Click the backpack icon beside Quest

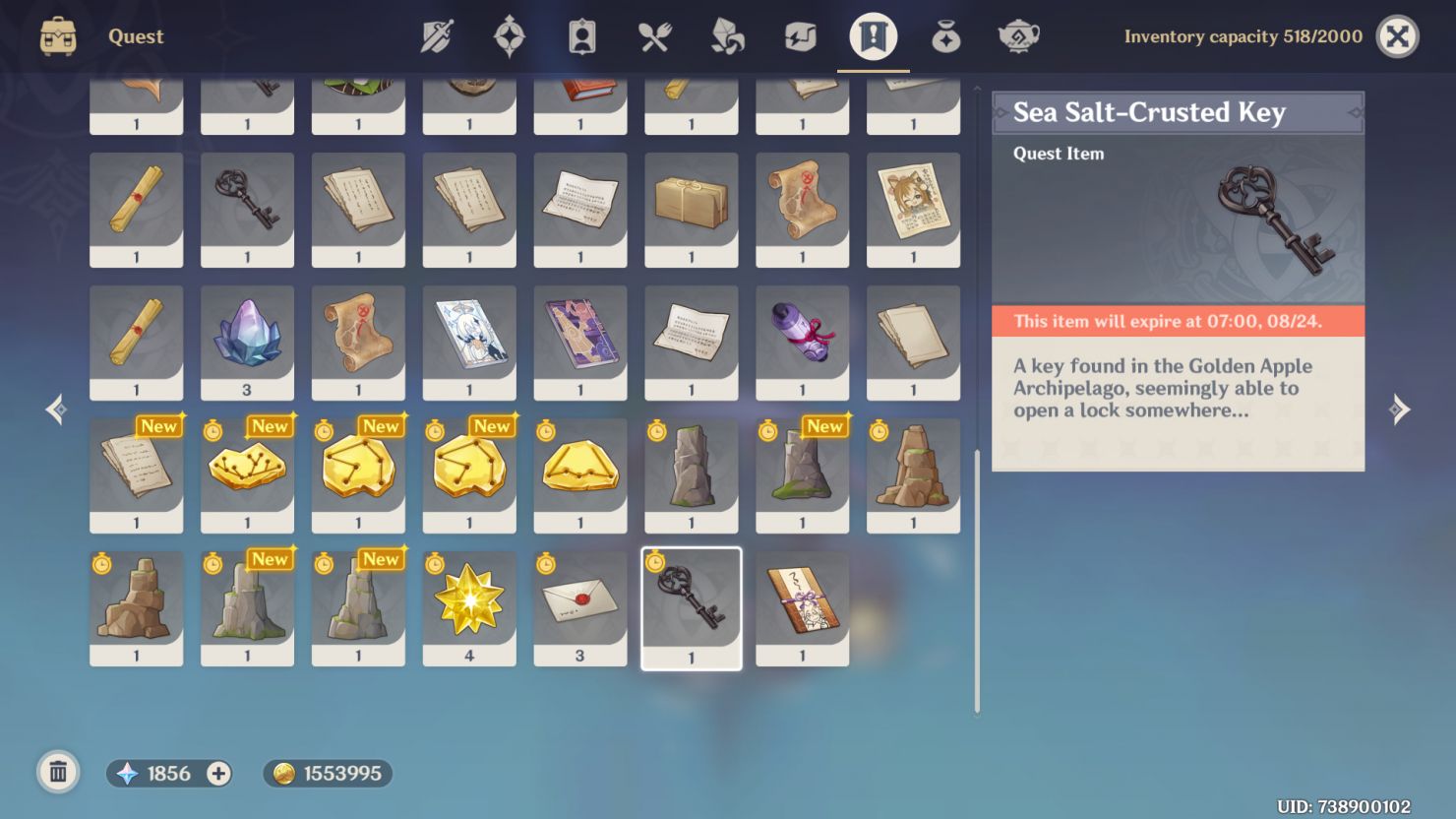pyautogui.click(x=56, y=36)
